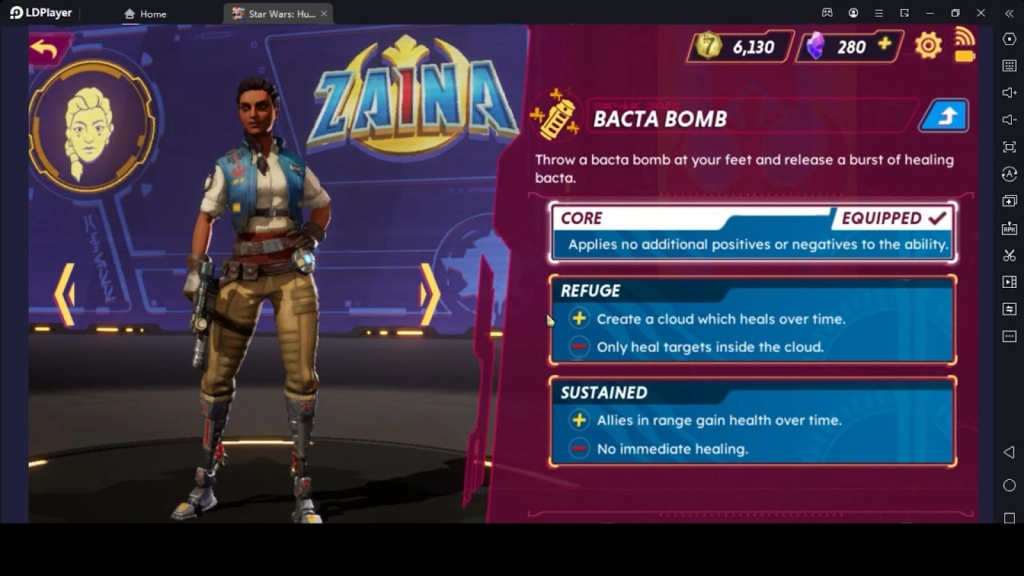Viewport: 1024px width, 576px height.
Task: Show previous character with left chevron
Action: point(64,294)
